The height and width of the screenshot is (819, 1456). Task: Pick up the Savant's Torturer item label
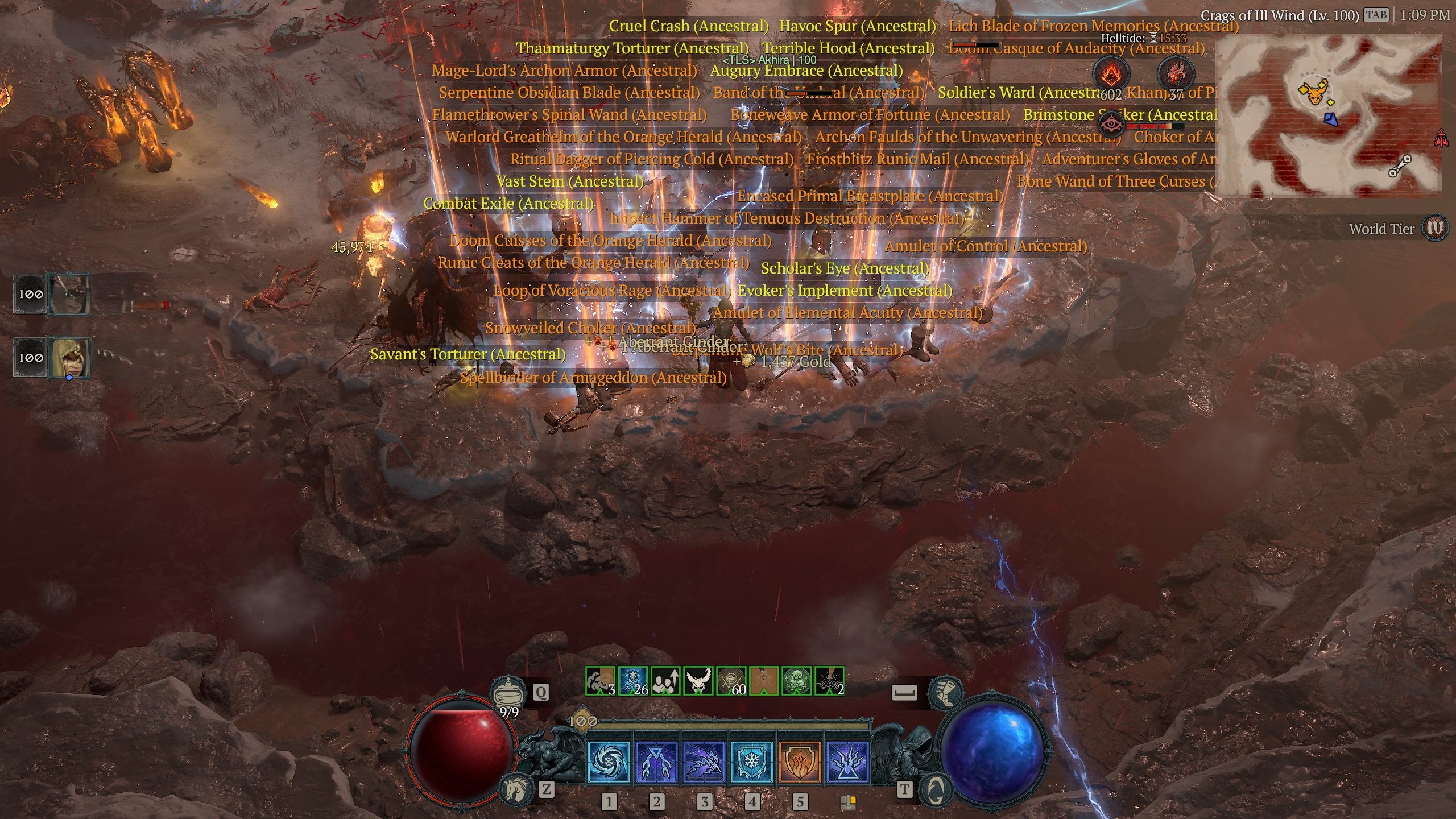point(468,354)
